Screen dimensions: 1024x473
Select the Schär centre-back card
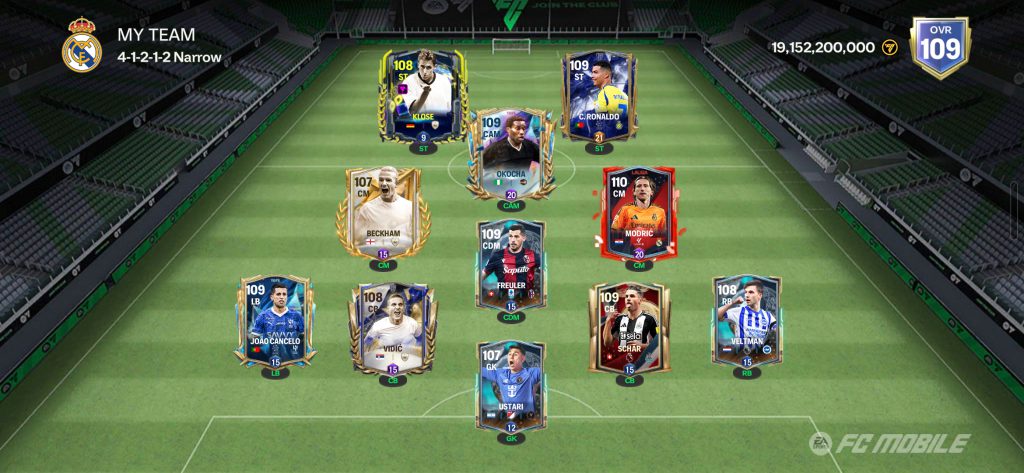coord(629,327)
